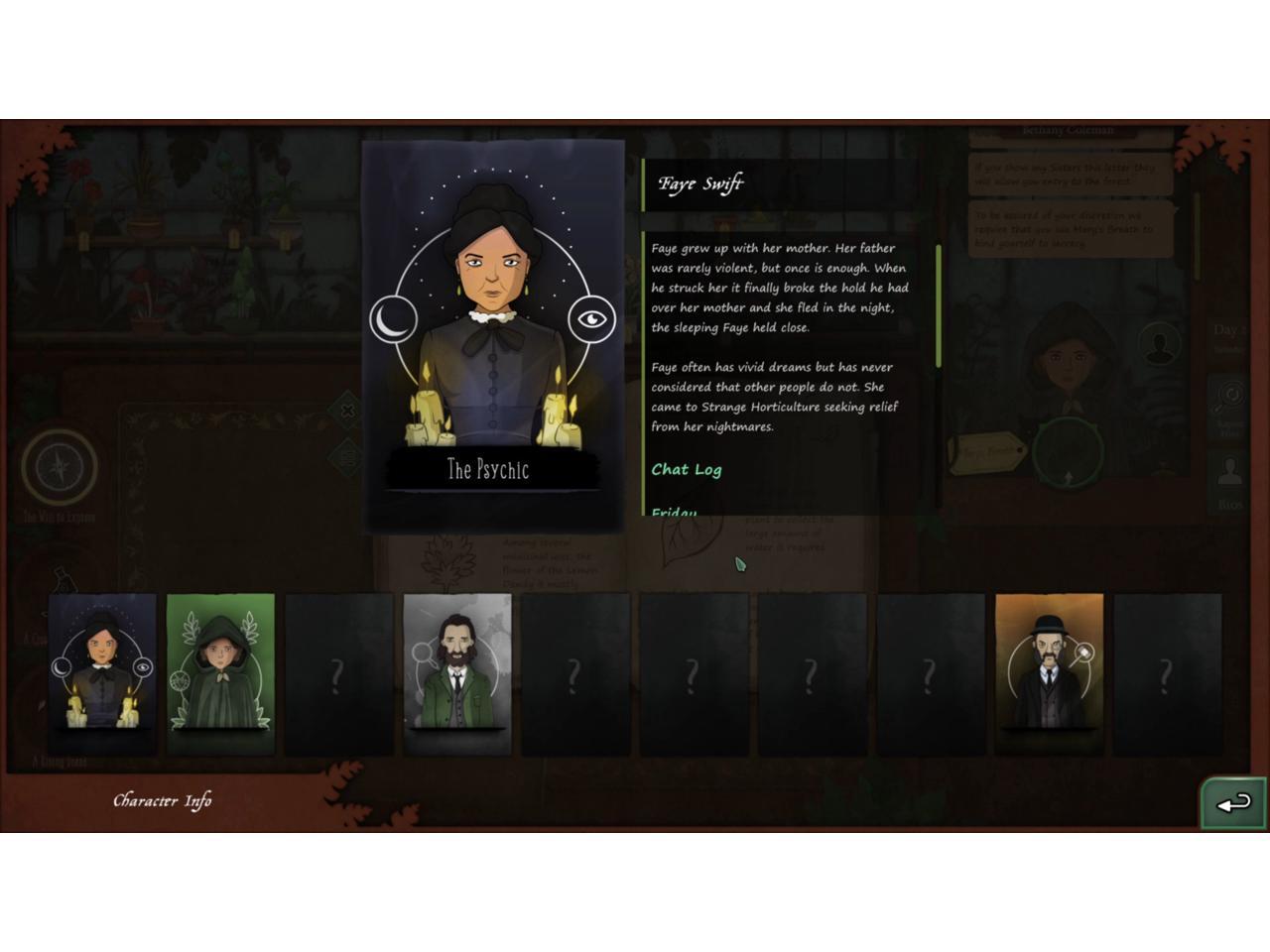Choose the green hooded woman card
Screen dimensions: 1270x952
pyautogui.click(x=220, y=674)
